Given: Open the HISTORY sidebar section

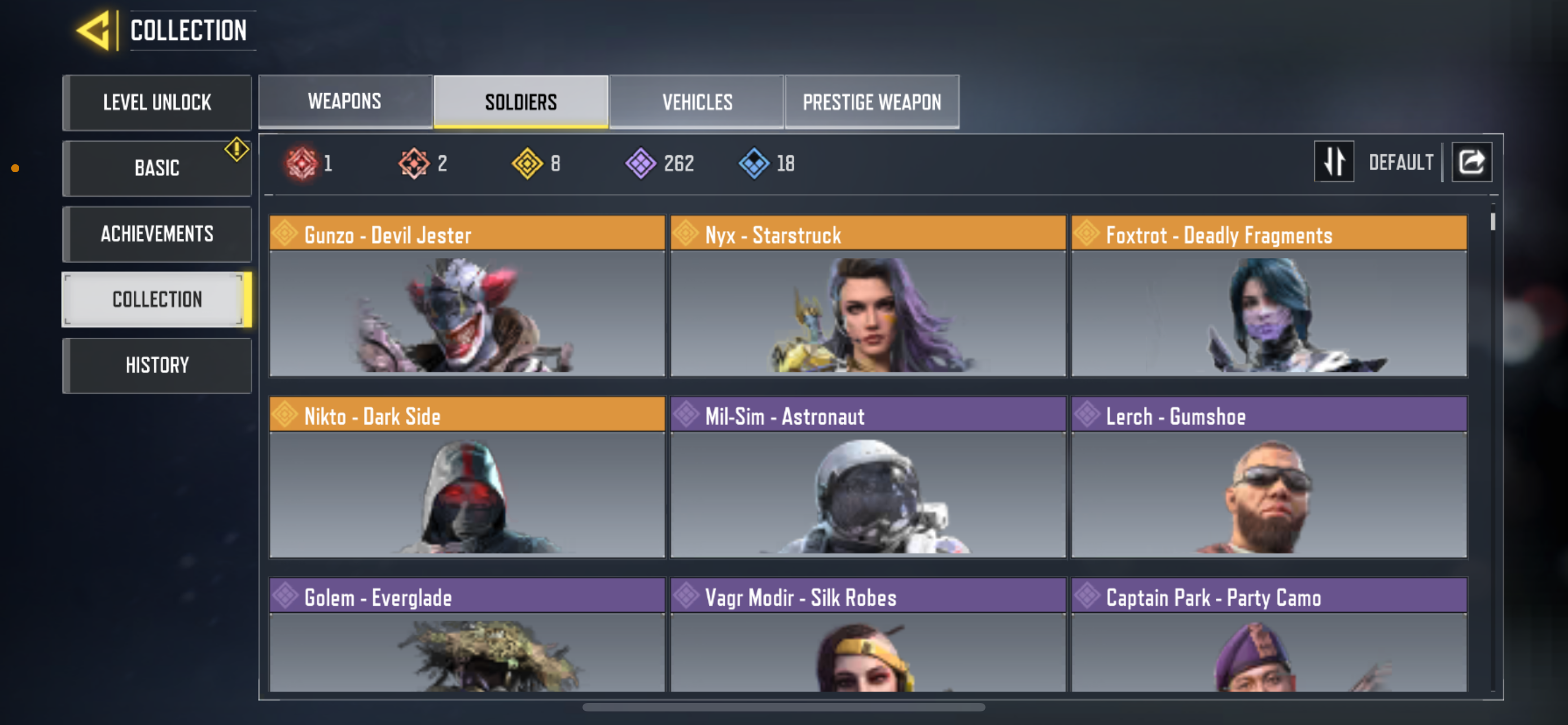Looking at the screenshot, I should pyautogui.click(x=156, y=364).
